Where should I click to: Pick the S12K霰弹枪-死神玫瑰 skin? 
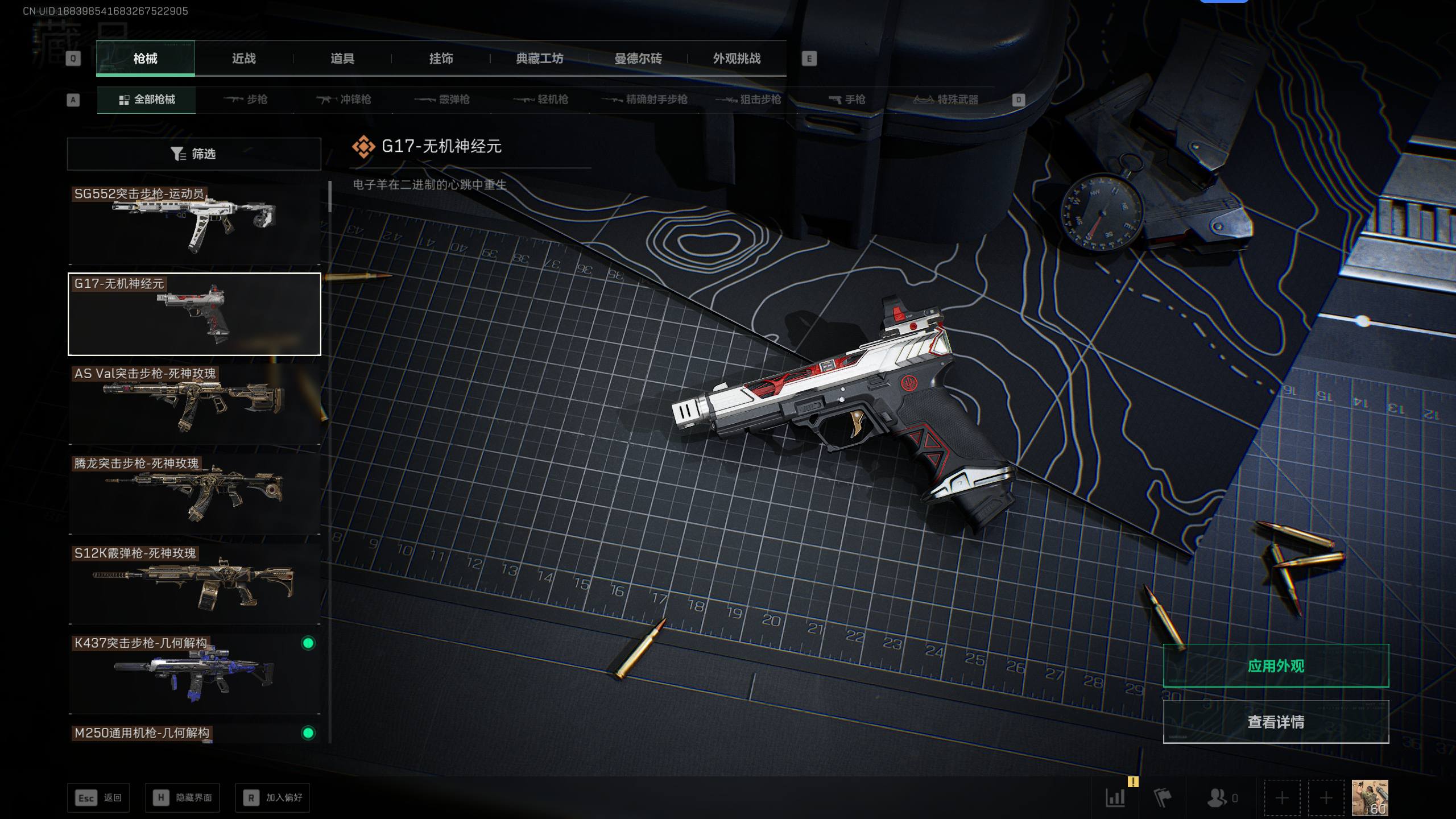tap(194, 584)
